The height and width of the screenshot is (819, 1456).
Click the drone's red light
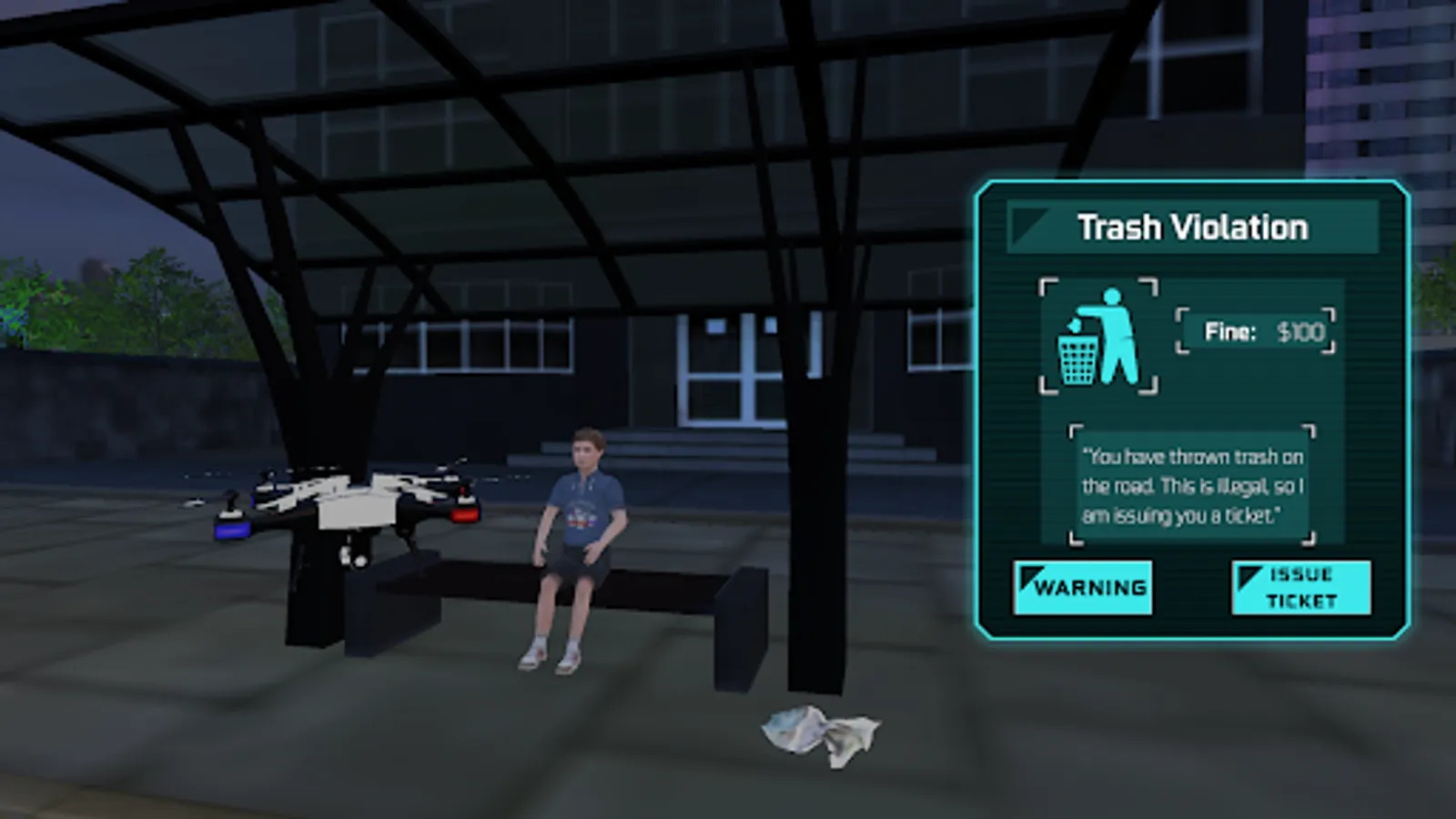pos(467,513)
